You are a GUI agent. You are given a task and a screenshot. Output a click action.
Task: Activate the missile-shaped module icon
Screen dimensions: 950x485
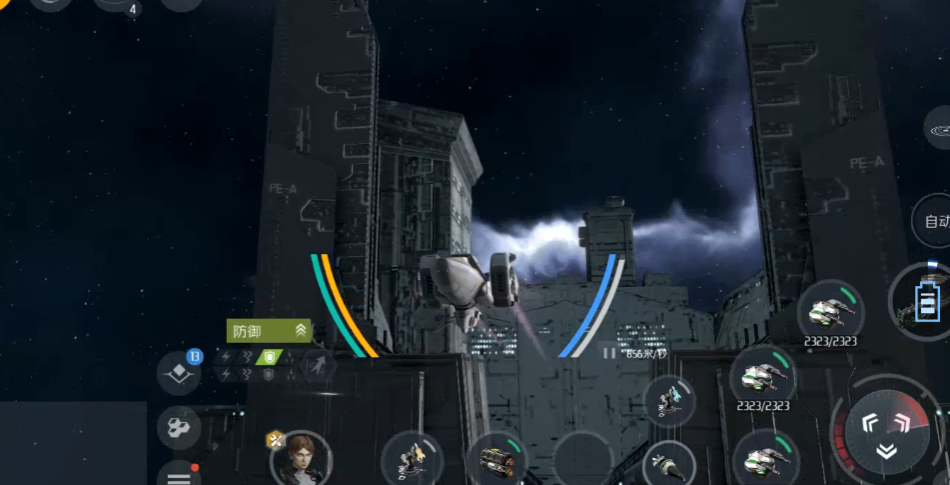point(668,465)
